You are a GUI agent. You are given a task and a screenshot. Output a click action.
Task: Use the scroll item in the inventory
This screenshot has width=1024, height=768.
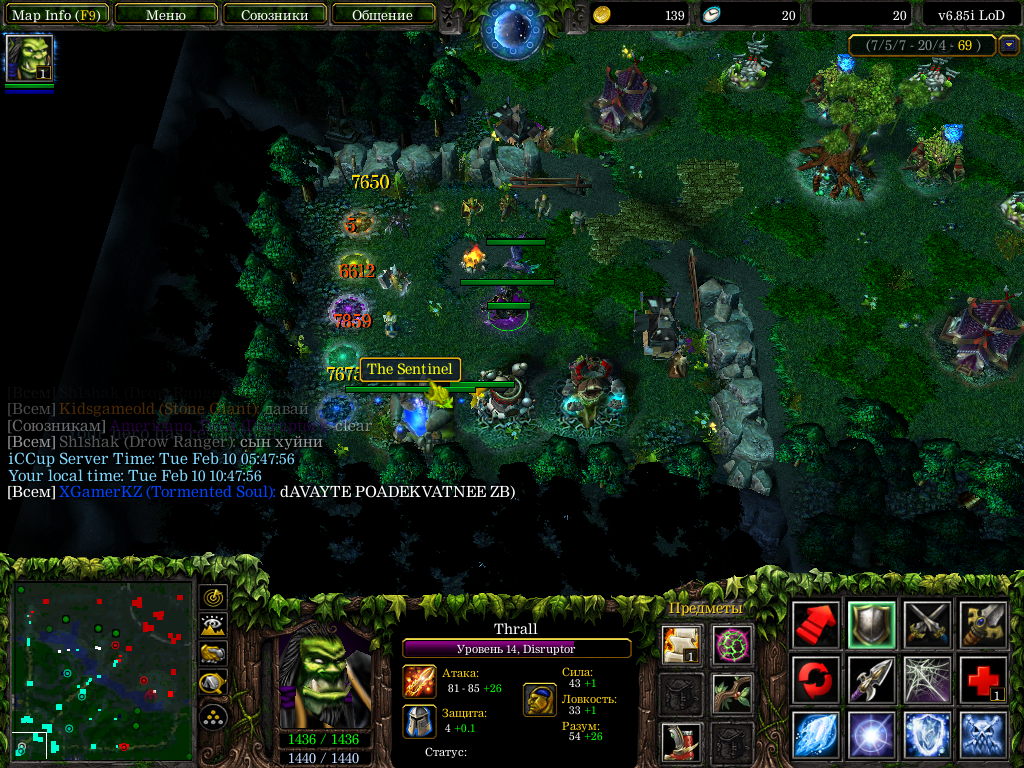tap(680, 644)
